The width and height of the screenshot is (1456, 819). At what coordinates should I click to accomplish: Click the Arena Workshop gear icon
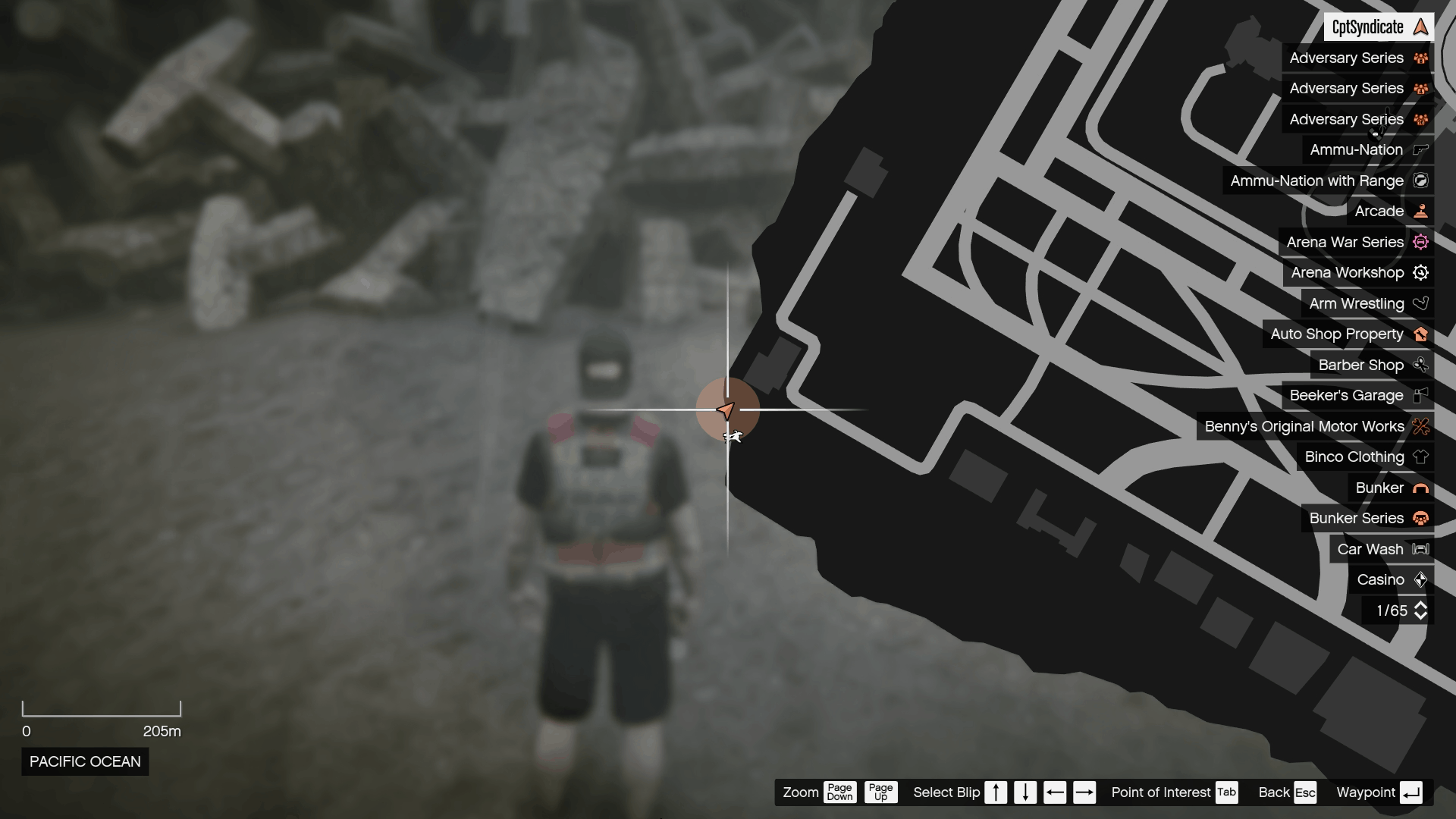pyautogui.click(x=1422, y=272)
